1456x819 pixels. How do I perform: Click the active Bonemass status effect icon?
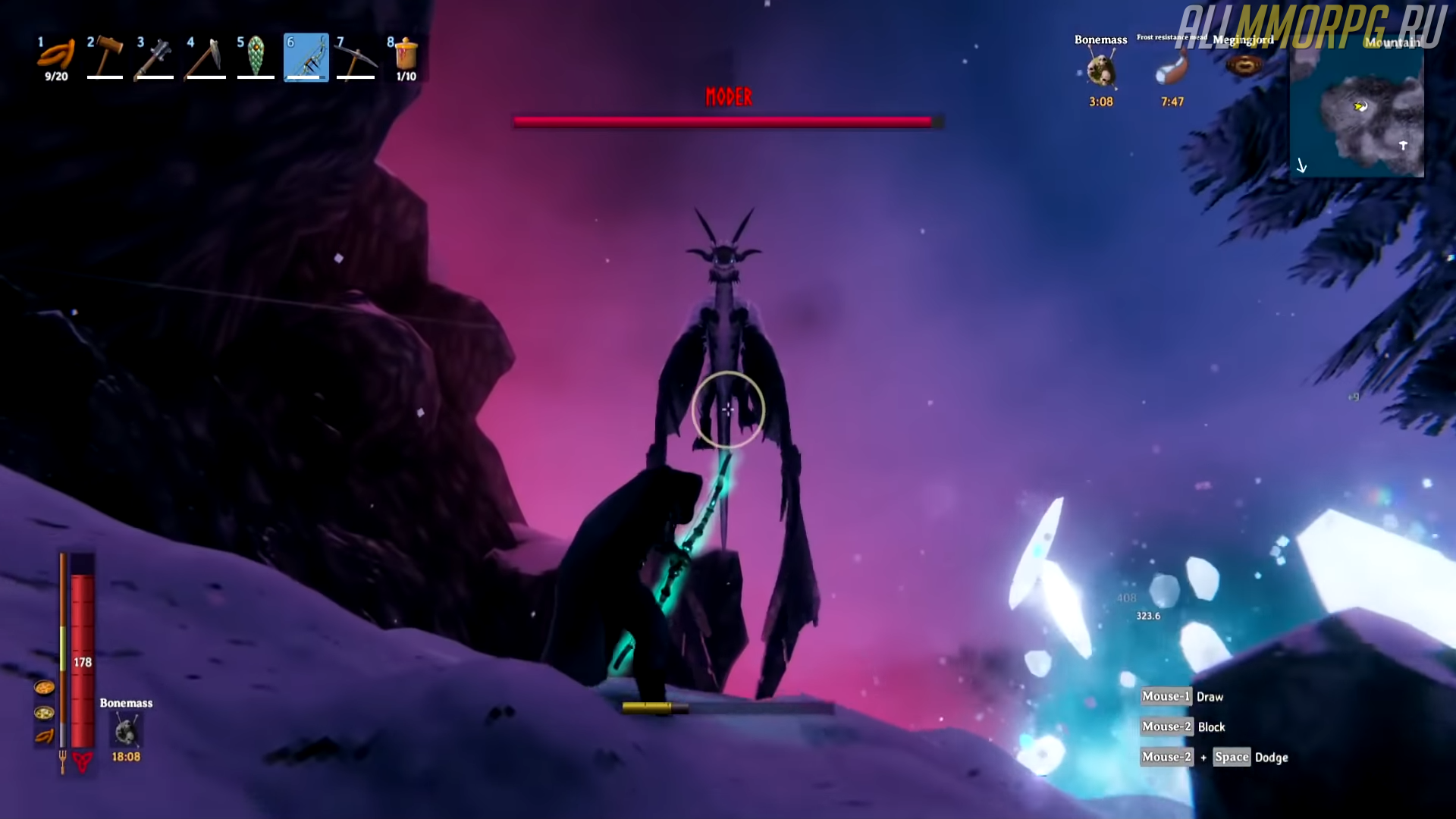(1101, 71)
